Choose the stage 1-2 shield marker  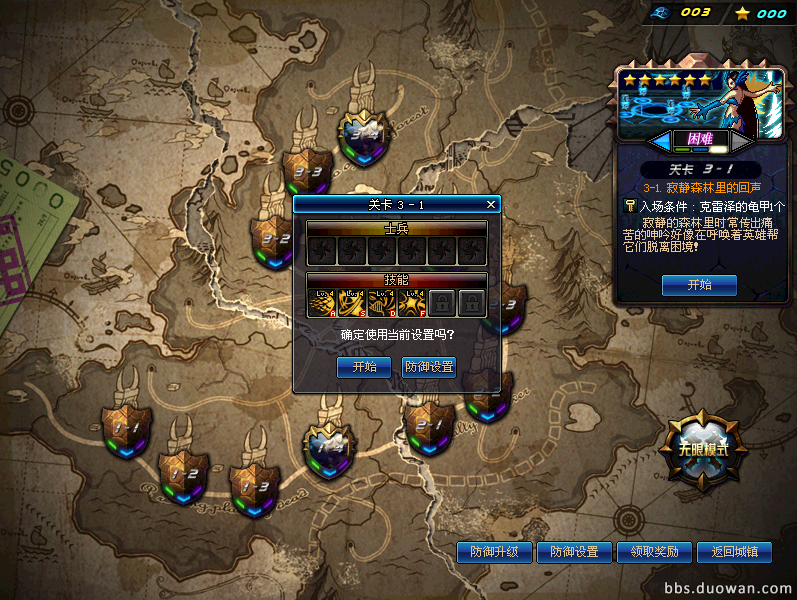(x=184, y=468)
